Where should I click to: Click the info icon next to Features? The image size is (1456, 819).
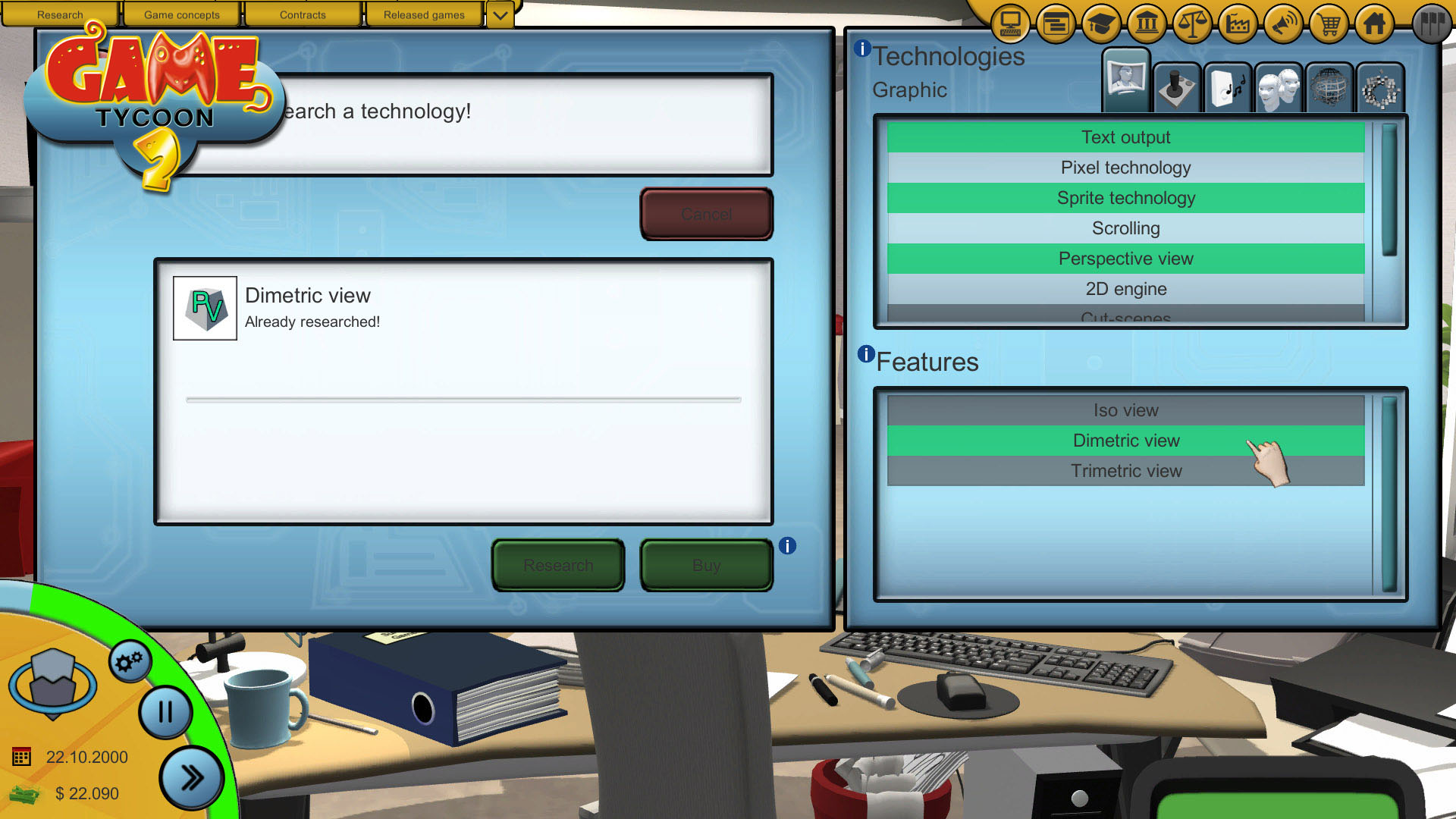(866, 353)
